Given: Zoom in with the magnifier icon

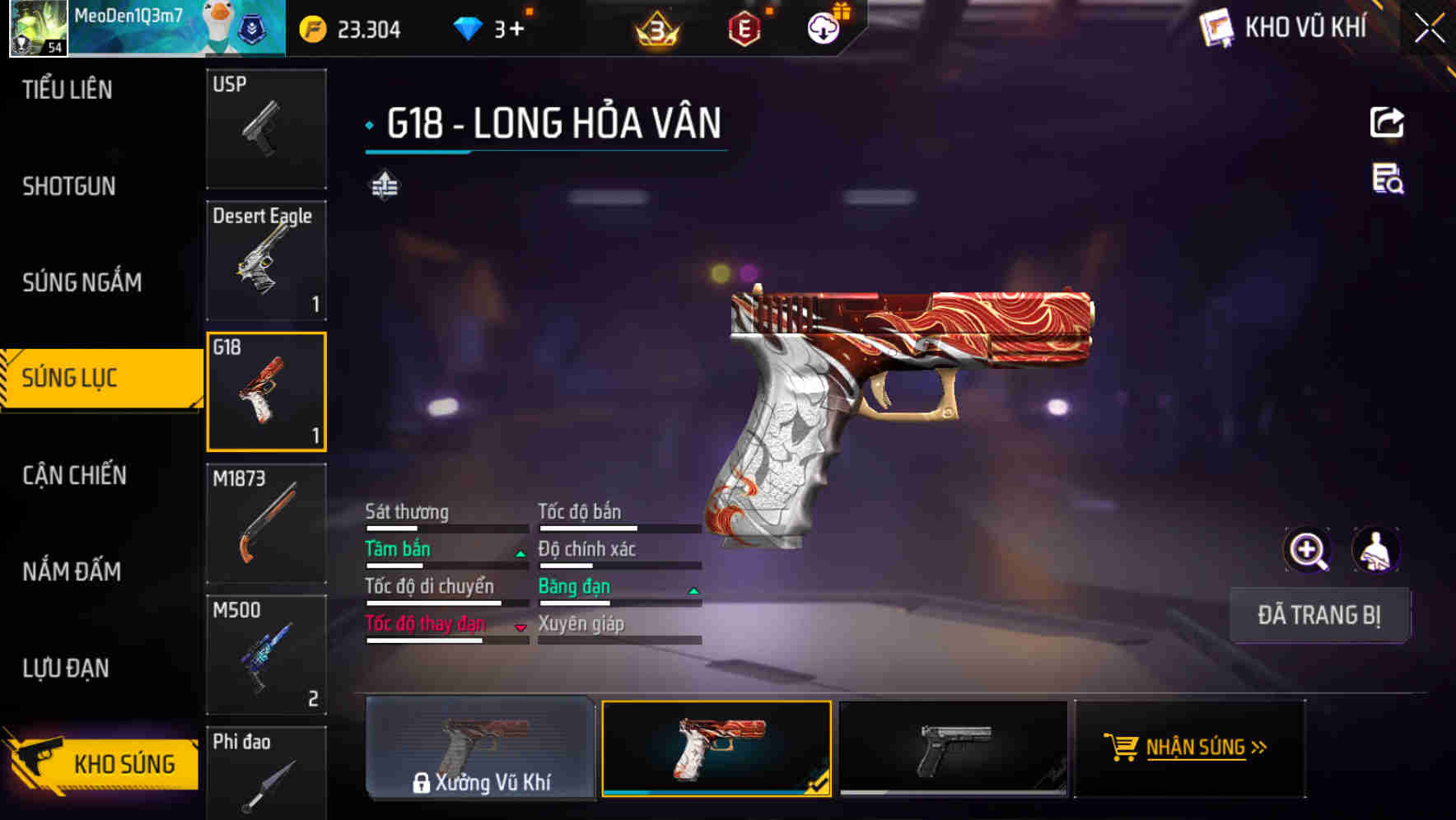Looking at the screenshot, I should 1307,550.
